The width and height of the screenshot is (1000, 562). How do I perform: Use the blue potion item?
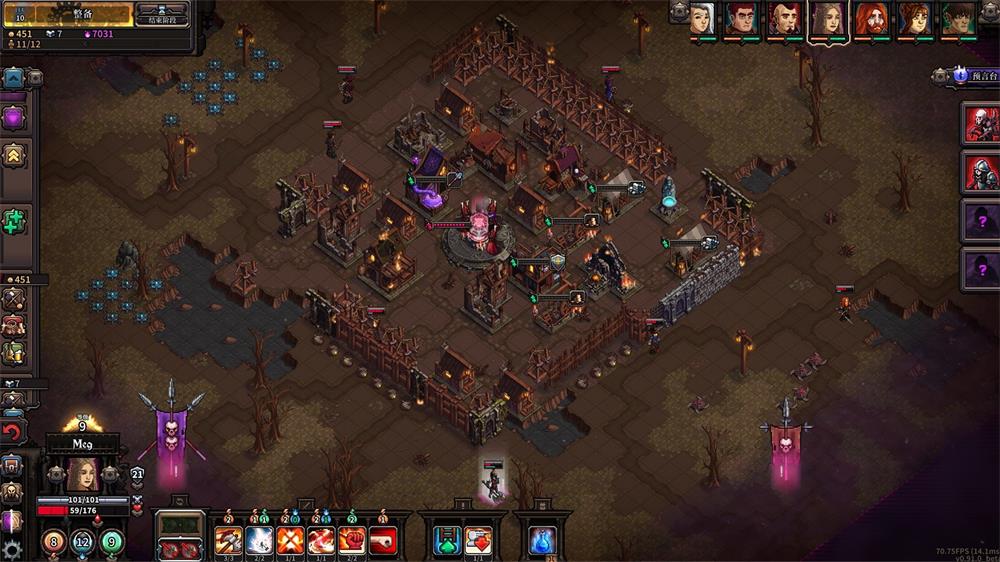click(543, 540)
